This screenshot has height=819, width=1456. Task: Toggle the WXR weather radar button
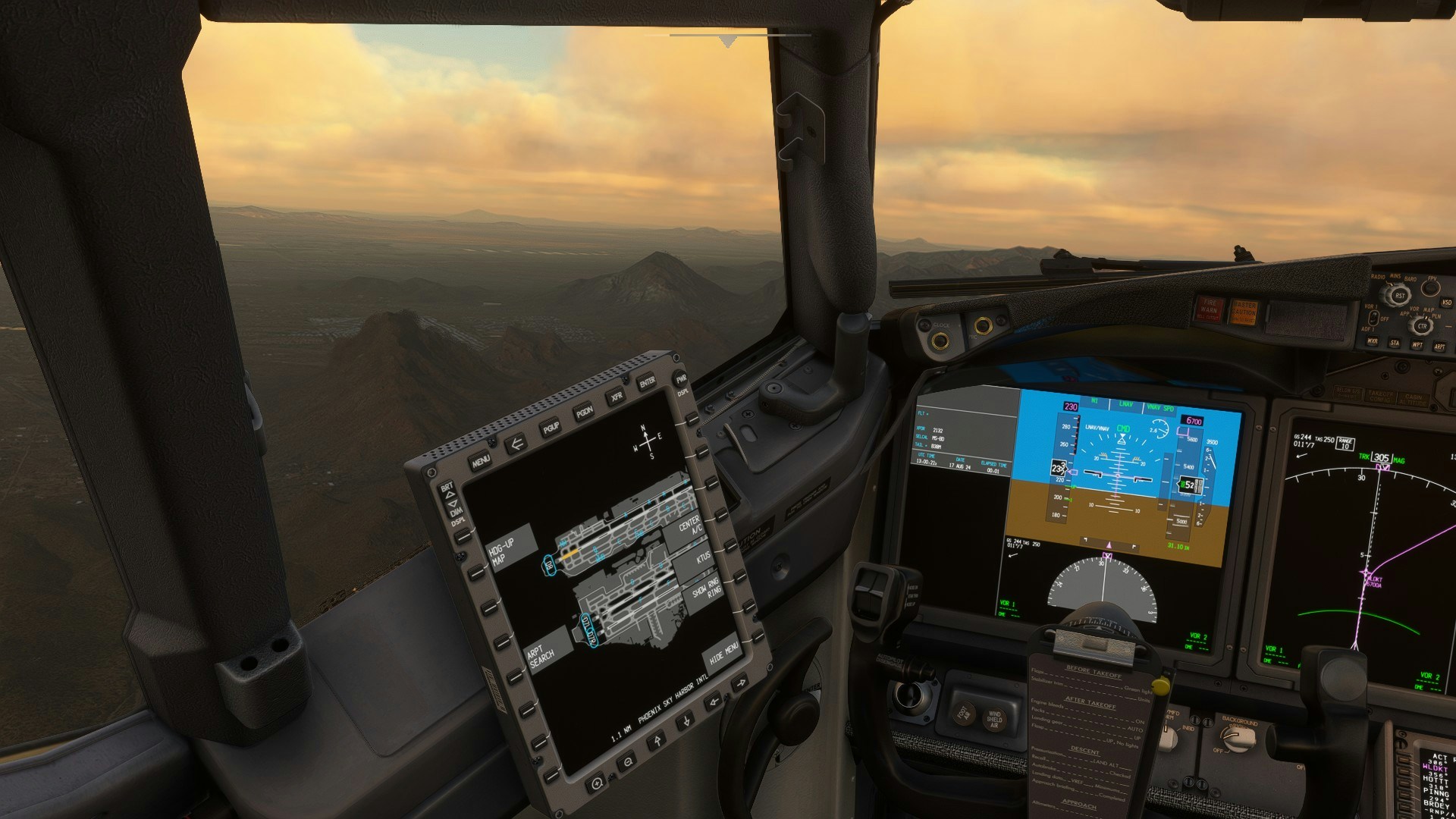point(1372,341)
